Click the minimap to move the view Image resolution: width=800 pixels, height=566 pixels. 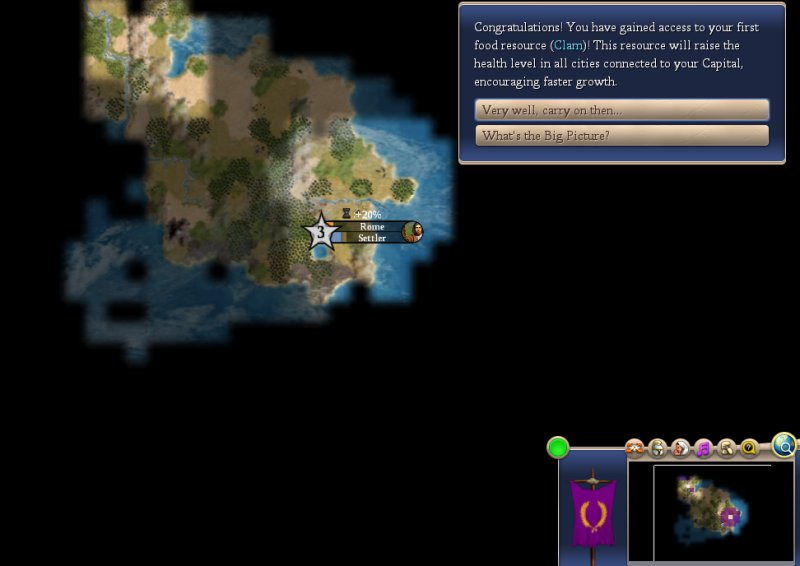point(711,512)
